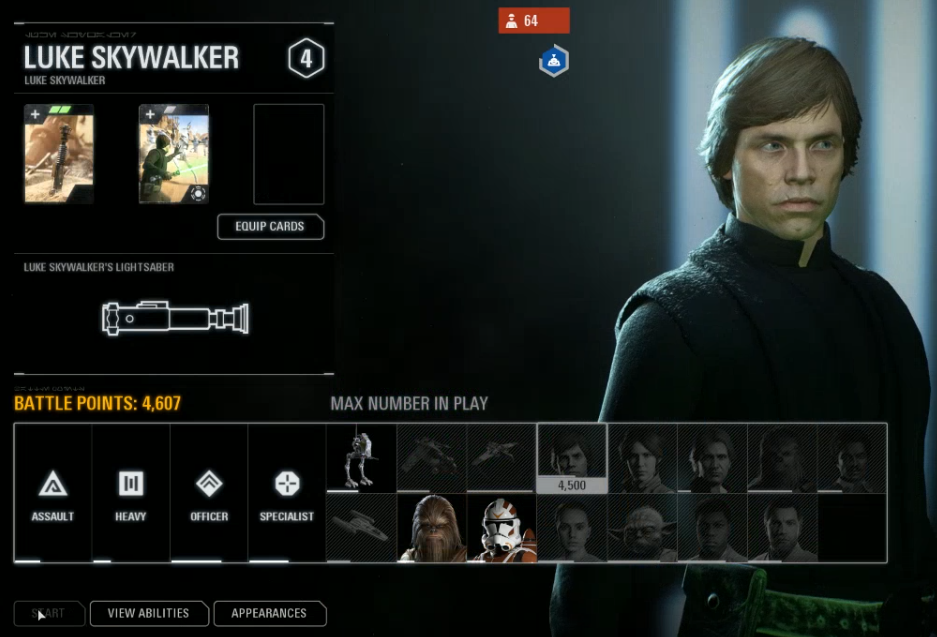The height and width of the screenshot is (637, 937).
Task: Choose the Yoda hero portrait
Action: point(642,527)
